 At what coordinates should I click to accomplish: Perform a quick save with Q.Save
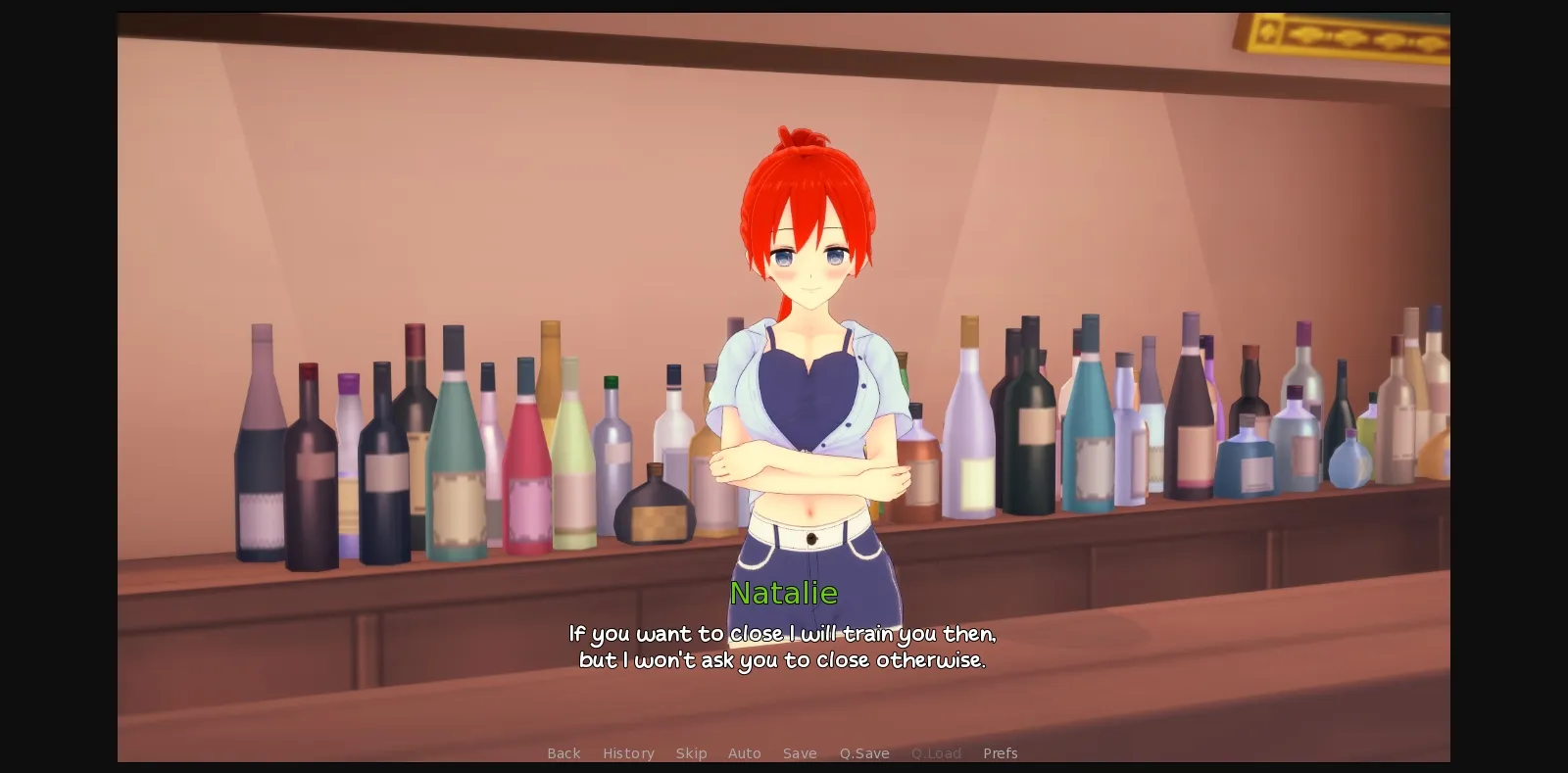click(863, 753)
